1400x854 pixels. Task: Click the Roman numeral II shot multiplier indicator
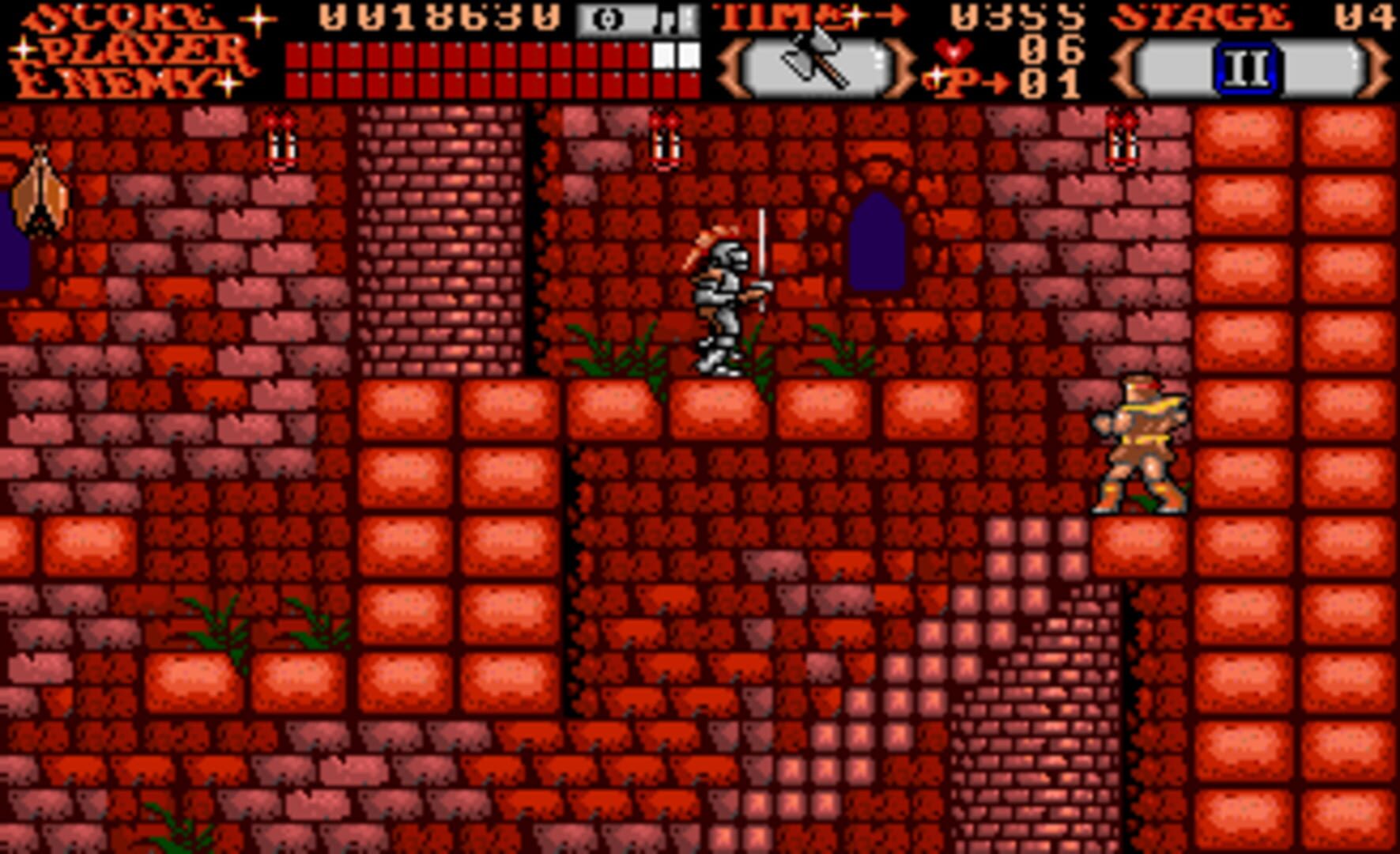pyautogui.click(x=1247, y=70)
